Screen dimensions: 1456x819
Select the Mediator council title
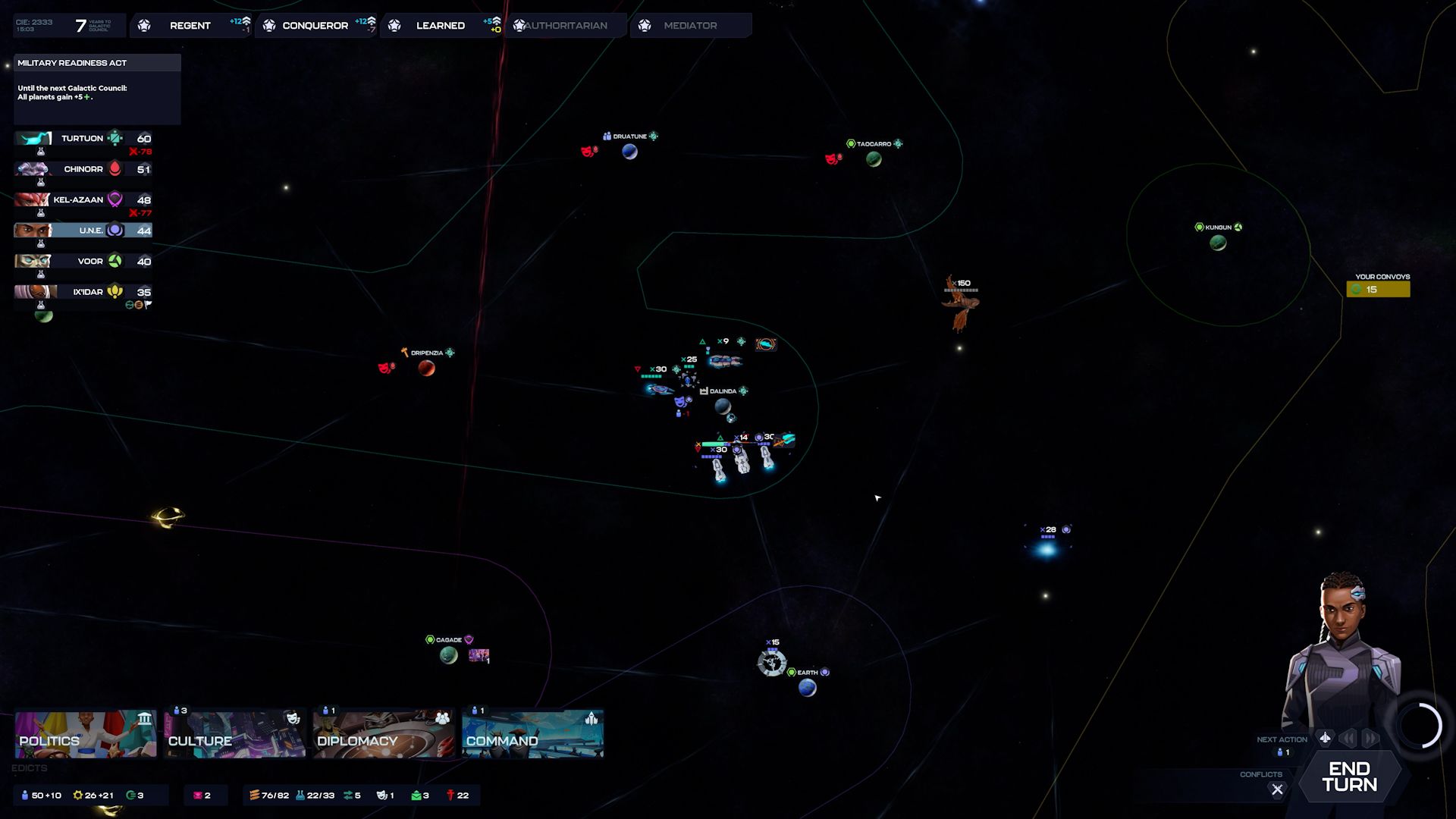coord(690,26)
